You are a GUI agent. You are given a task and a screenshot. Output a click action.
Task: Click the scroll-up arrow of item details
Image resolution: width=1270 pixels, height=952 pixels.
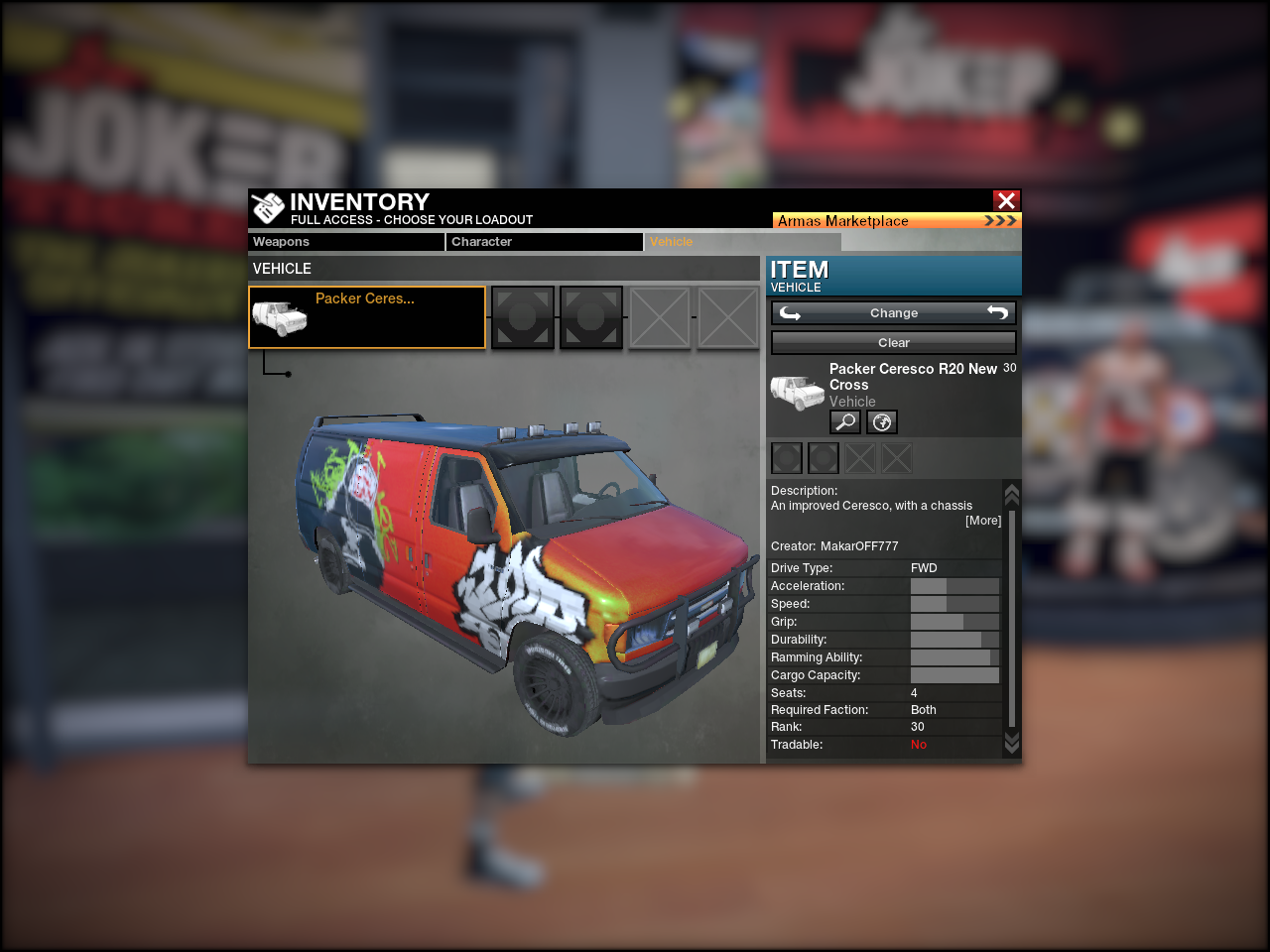coord(1011,493)
